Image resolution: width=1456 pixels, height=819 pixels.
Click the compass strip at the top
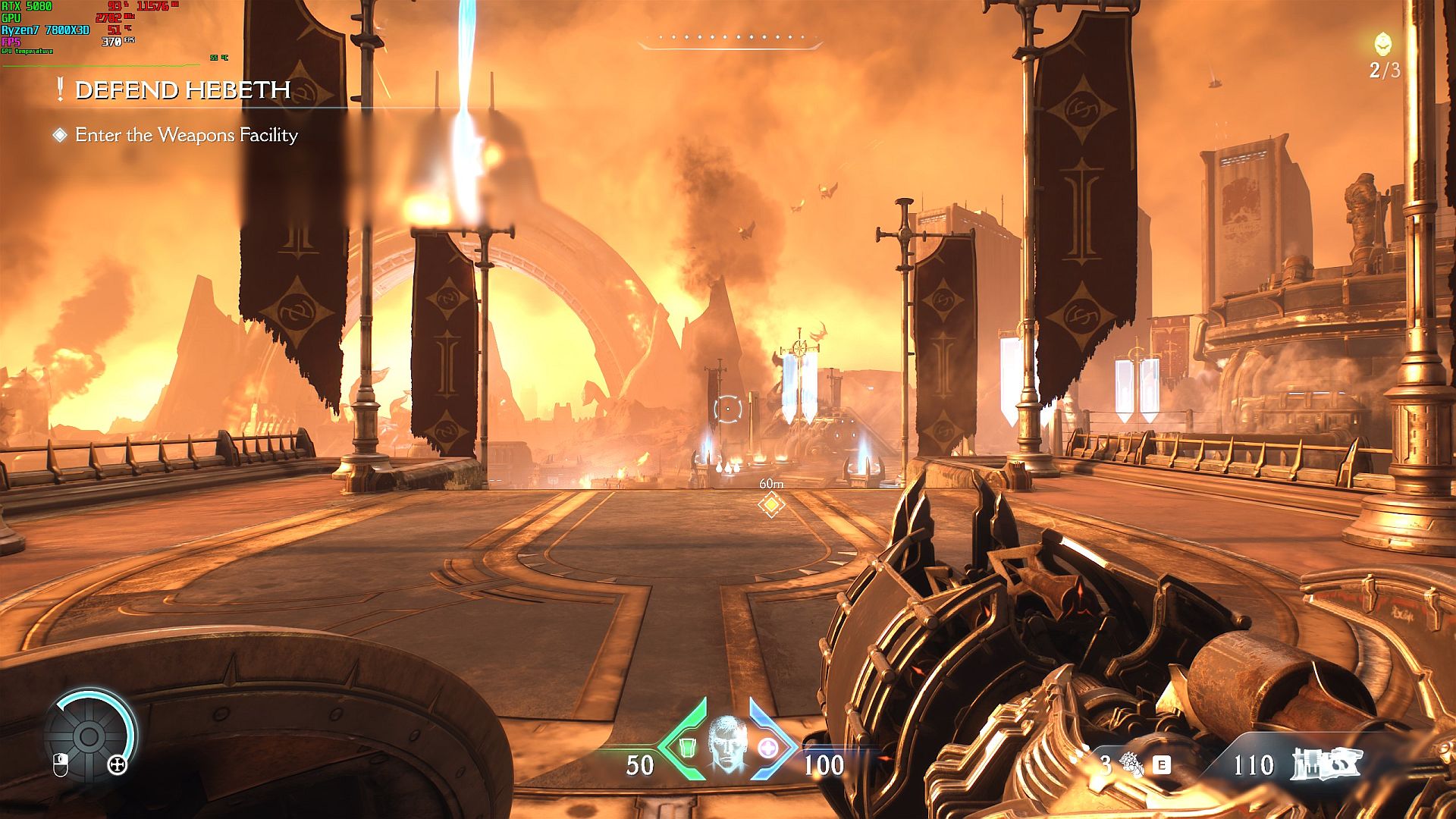pos(730,39)
